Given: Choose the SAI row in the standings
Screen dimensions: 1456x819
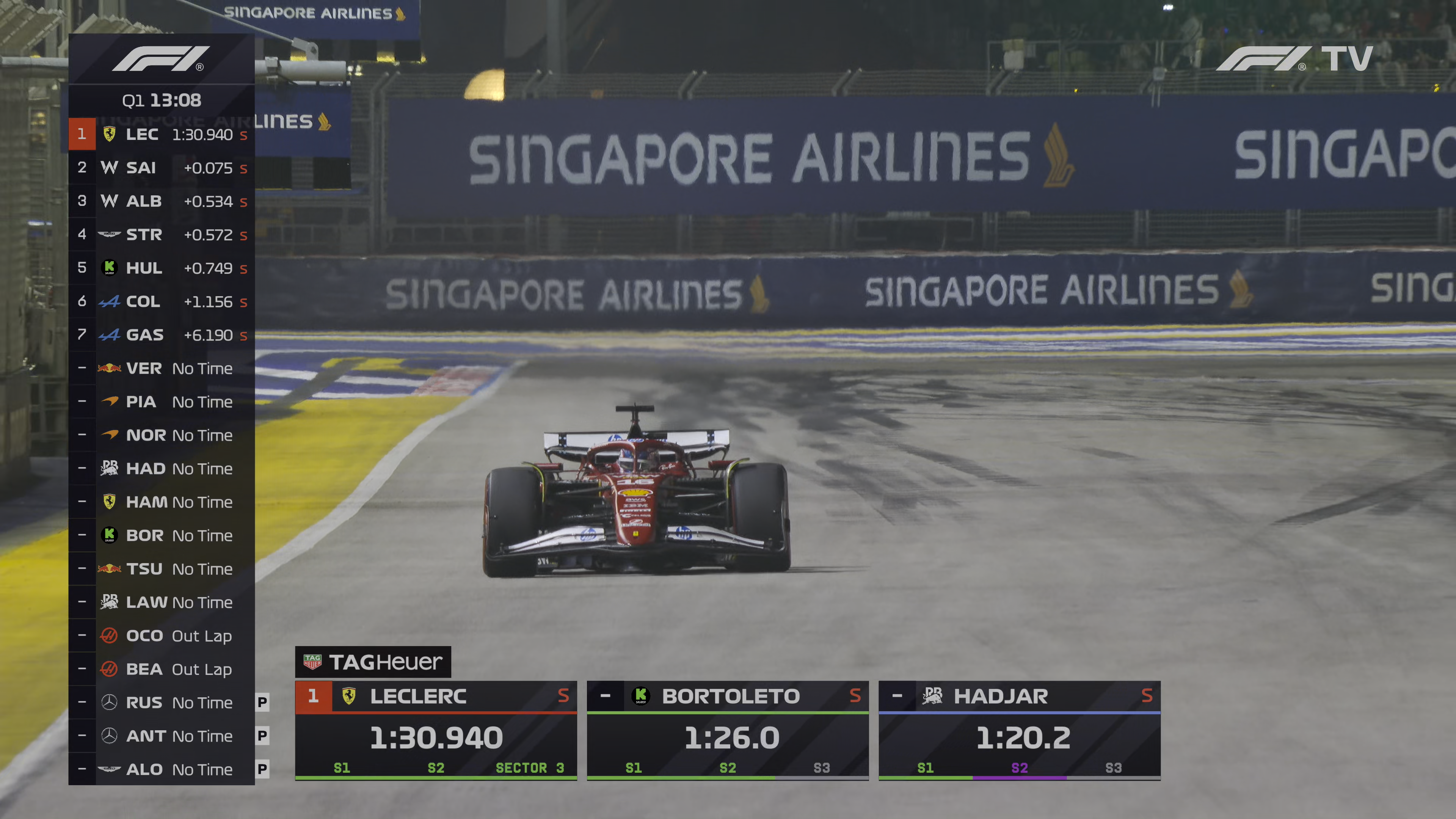Looking at the screenshot, I should 162,168.
